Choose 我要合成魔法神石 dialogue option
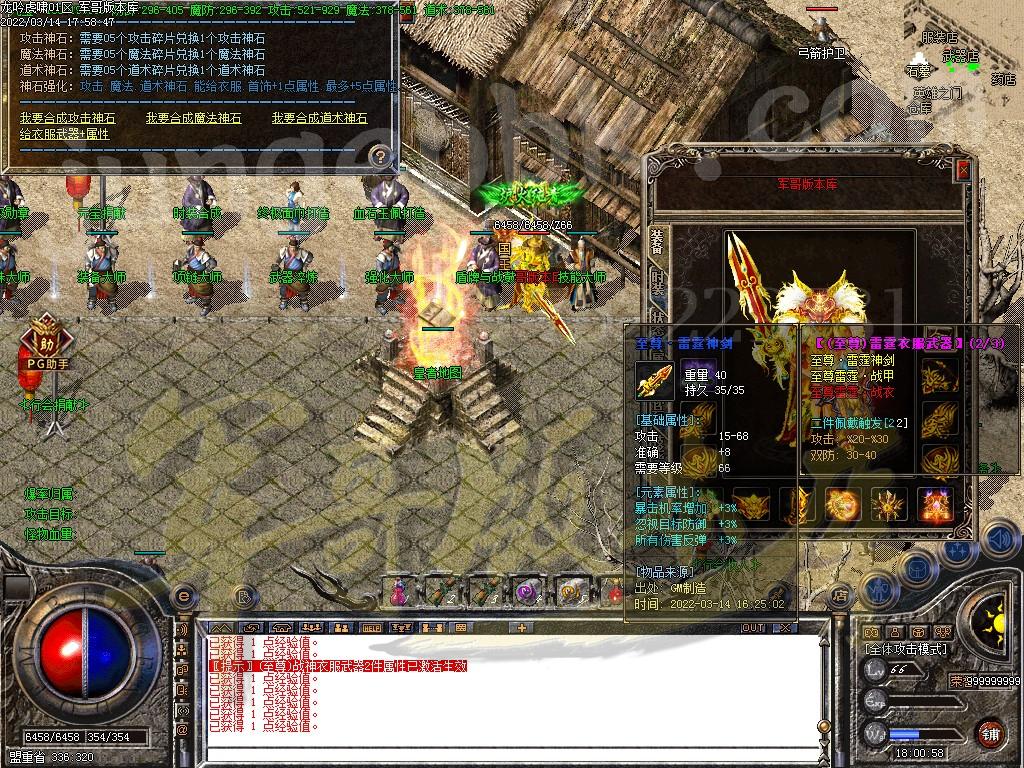 (194, 118)
